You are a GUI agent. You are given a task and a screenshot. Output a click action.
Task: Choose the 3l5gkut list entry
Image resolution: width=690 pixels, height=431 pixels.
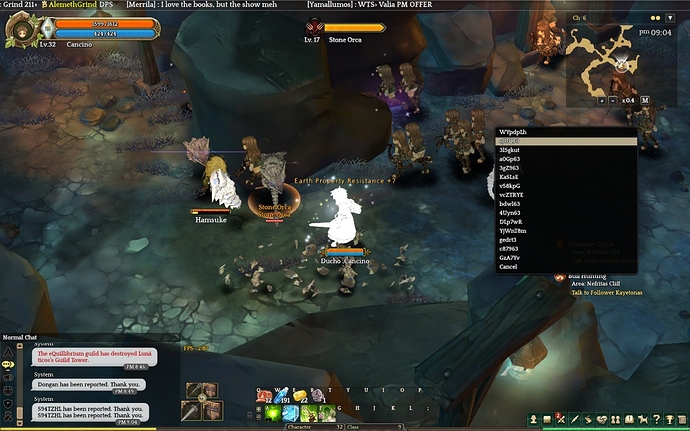[x=512, y=150]
